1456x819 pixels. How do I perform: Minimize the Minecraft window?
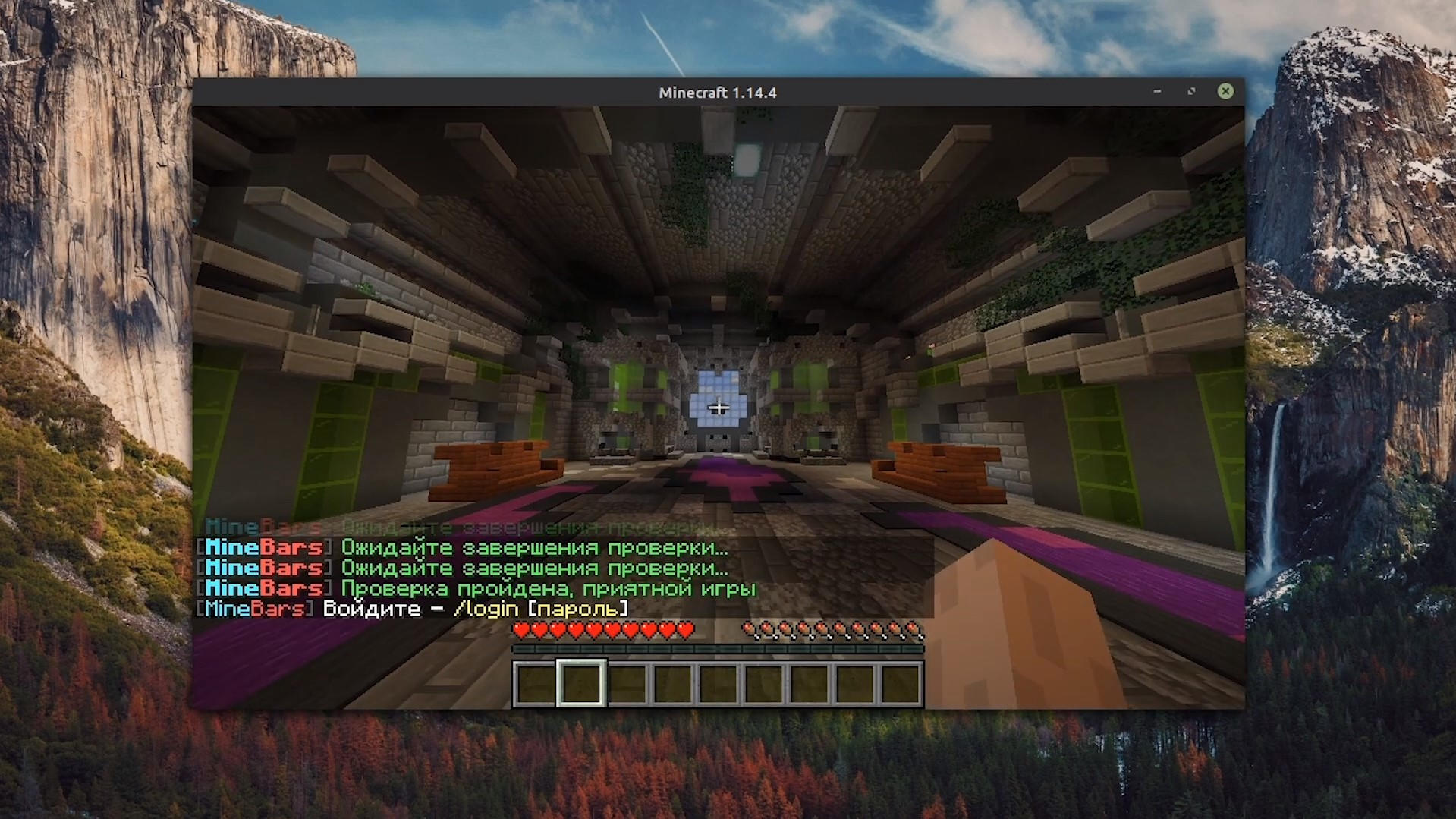[1157, 92]
